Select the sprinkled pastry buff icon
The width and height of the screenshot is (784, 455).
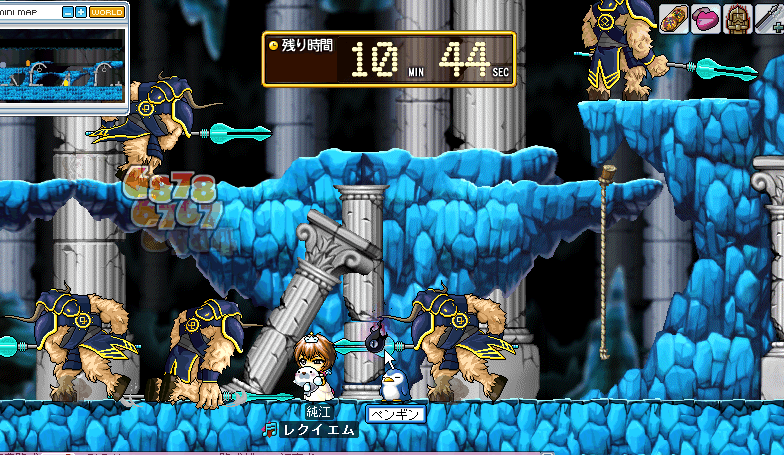click(x=672, y=17)
